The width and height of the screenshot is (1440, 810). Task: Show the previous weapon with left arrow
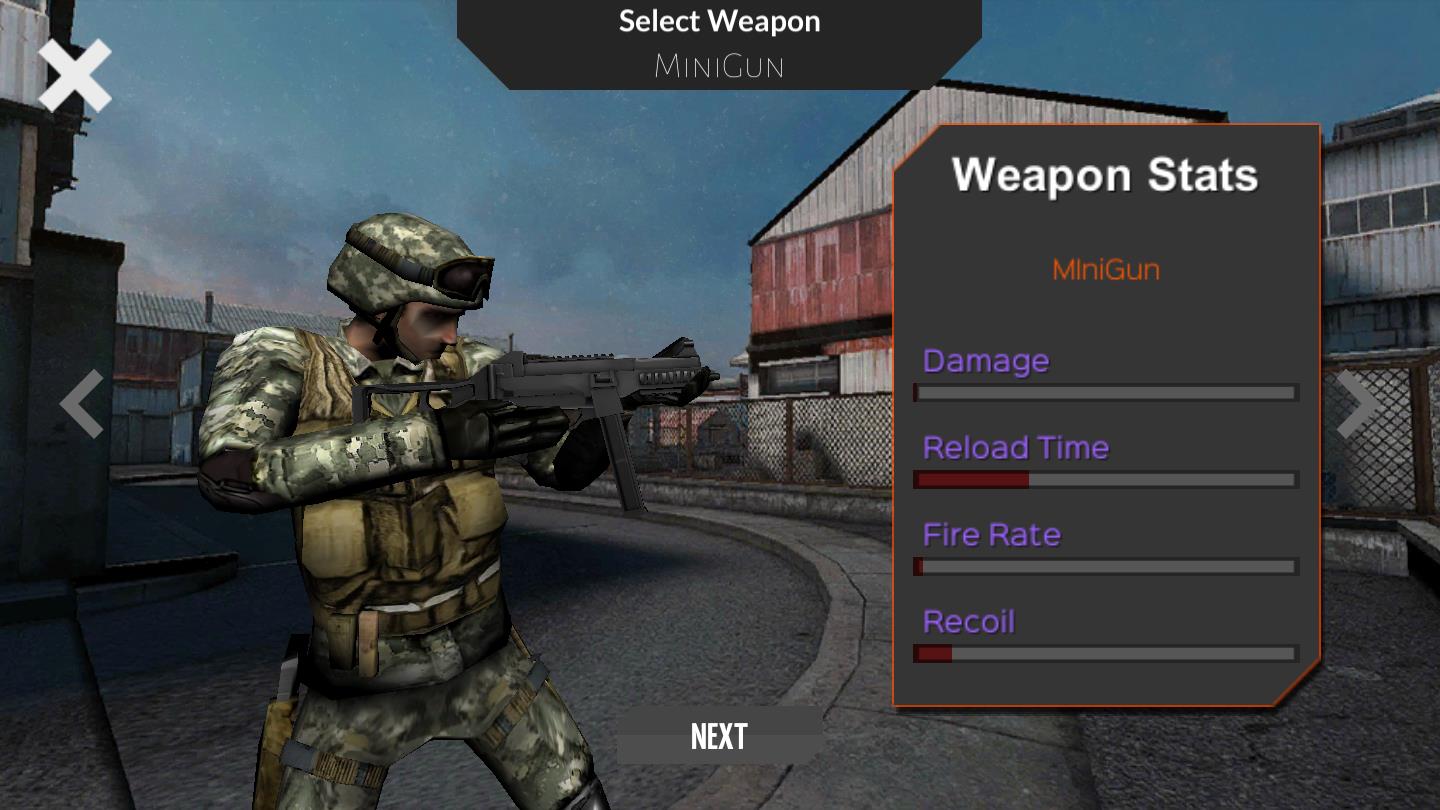(x=82, y=404)
